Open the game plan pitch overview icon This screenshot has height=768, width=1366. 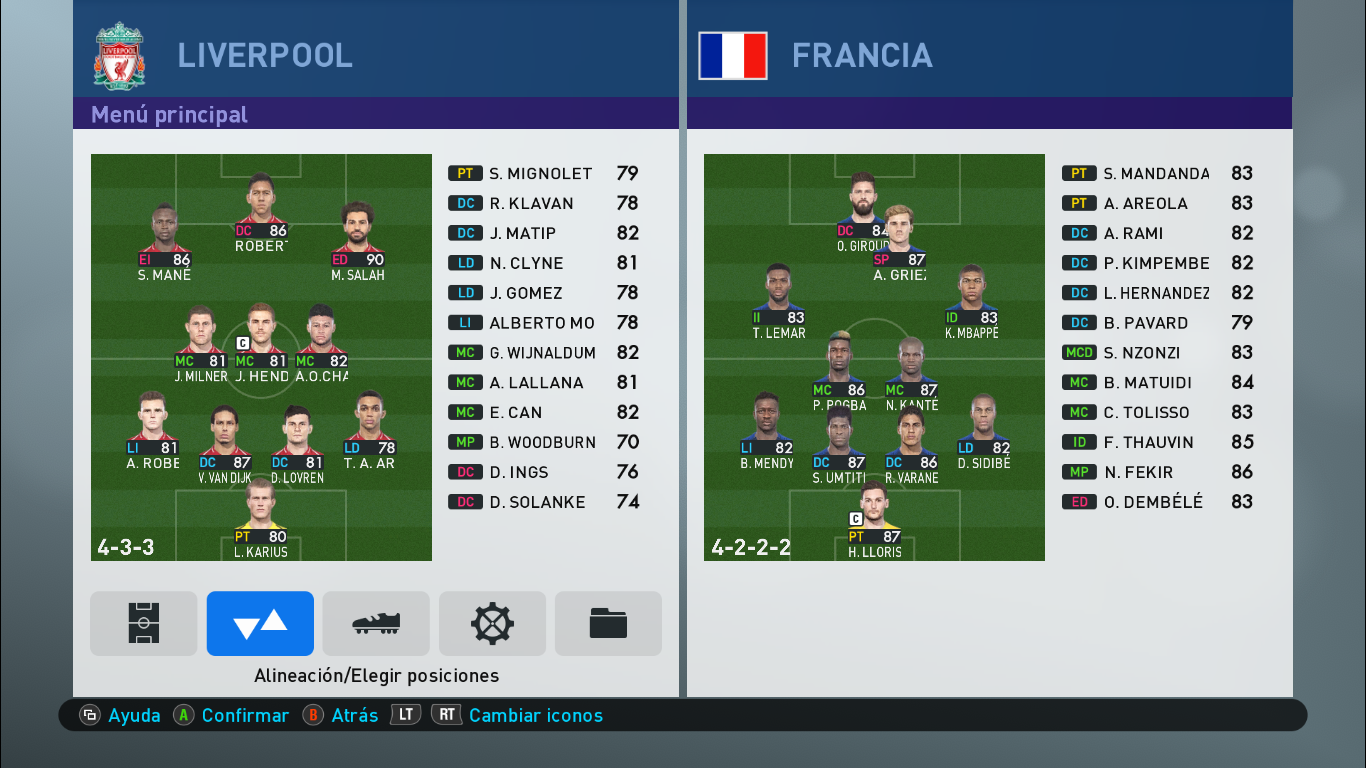[x=143, y=623]
